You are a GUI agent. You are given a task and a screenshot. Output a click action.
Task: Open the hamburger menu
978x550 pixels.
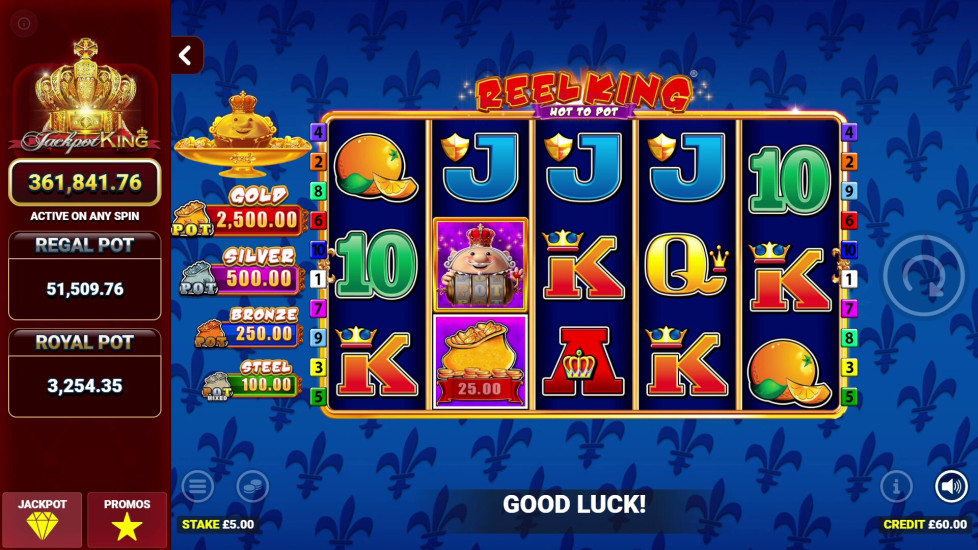coord(197,487)
